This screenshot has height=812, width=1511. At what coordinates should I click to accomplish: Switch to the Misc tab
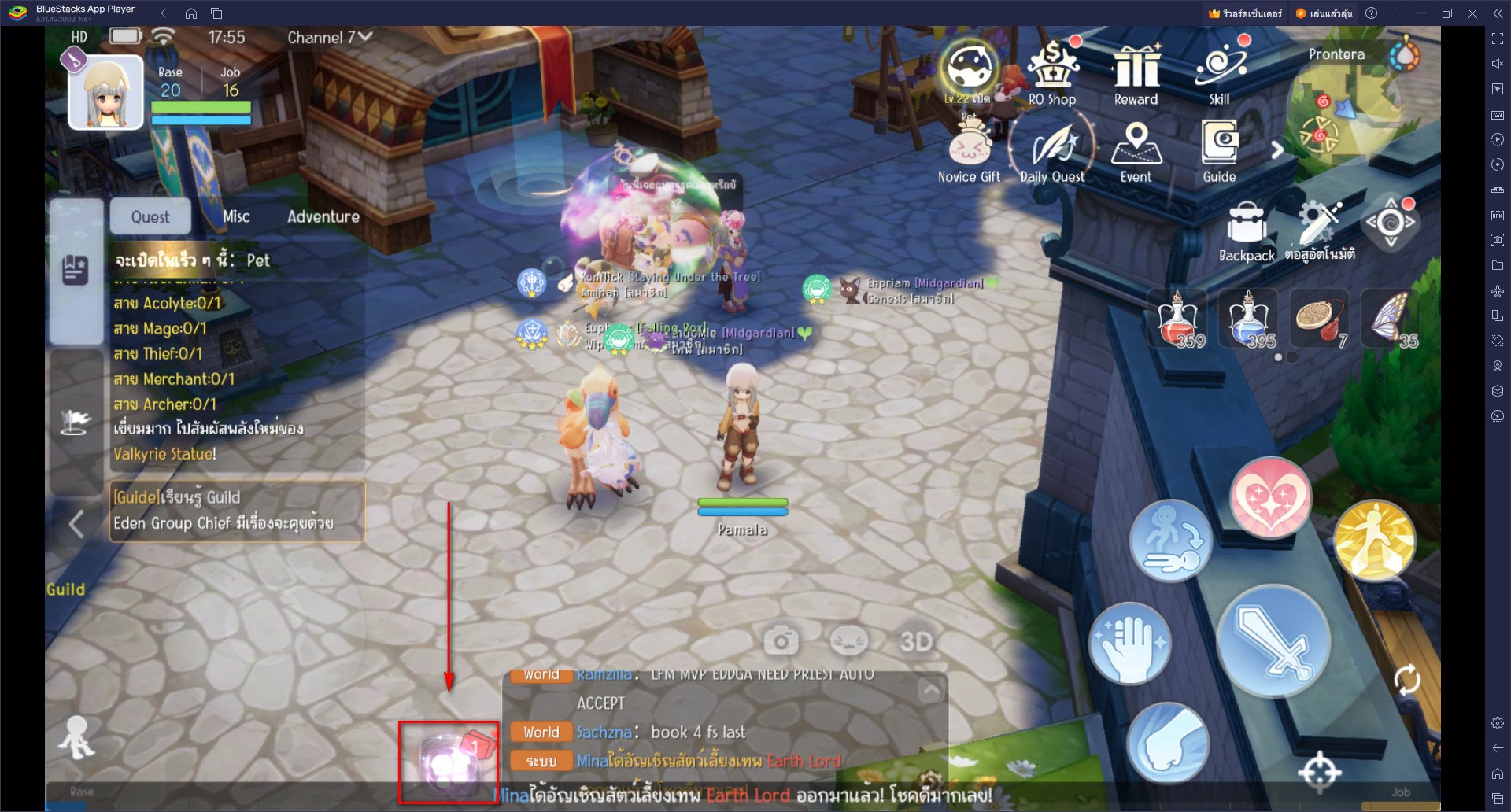pos(235,216)
